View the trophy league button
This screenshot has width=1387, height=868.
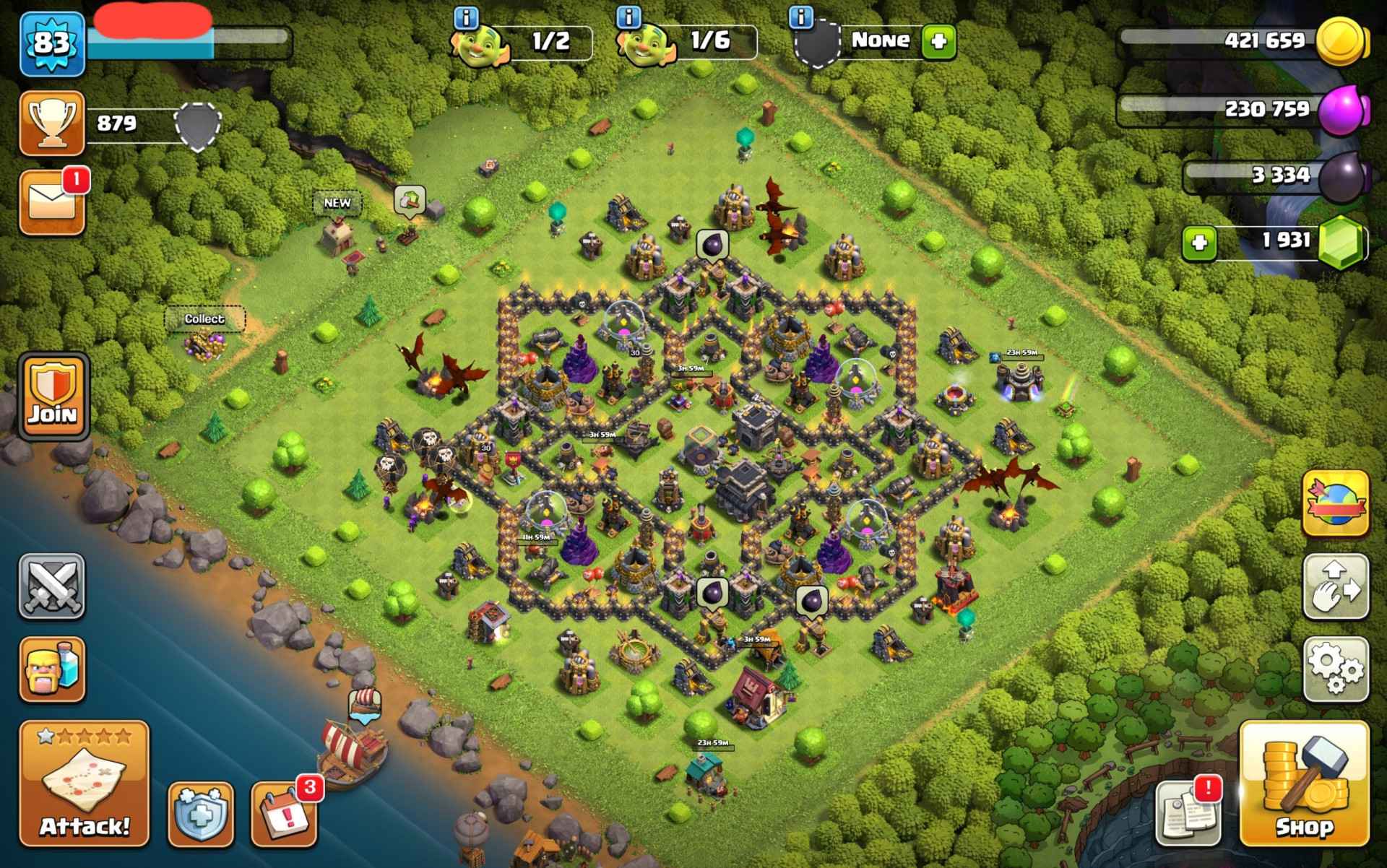tap(52, 123)
